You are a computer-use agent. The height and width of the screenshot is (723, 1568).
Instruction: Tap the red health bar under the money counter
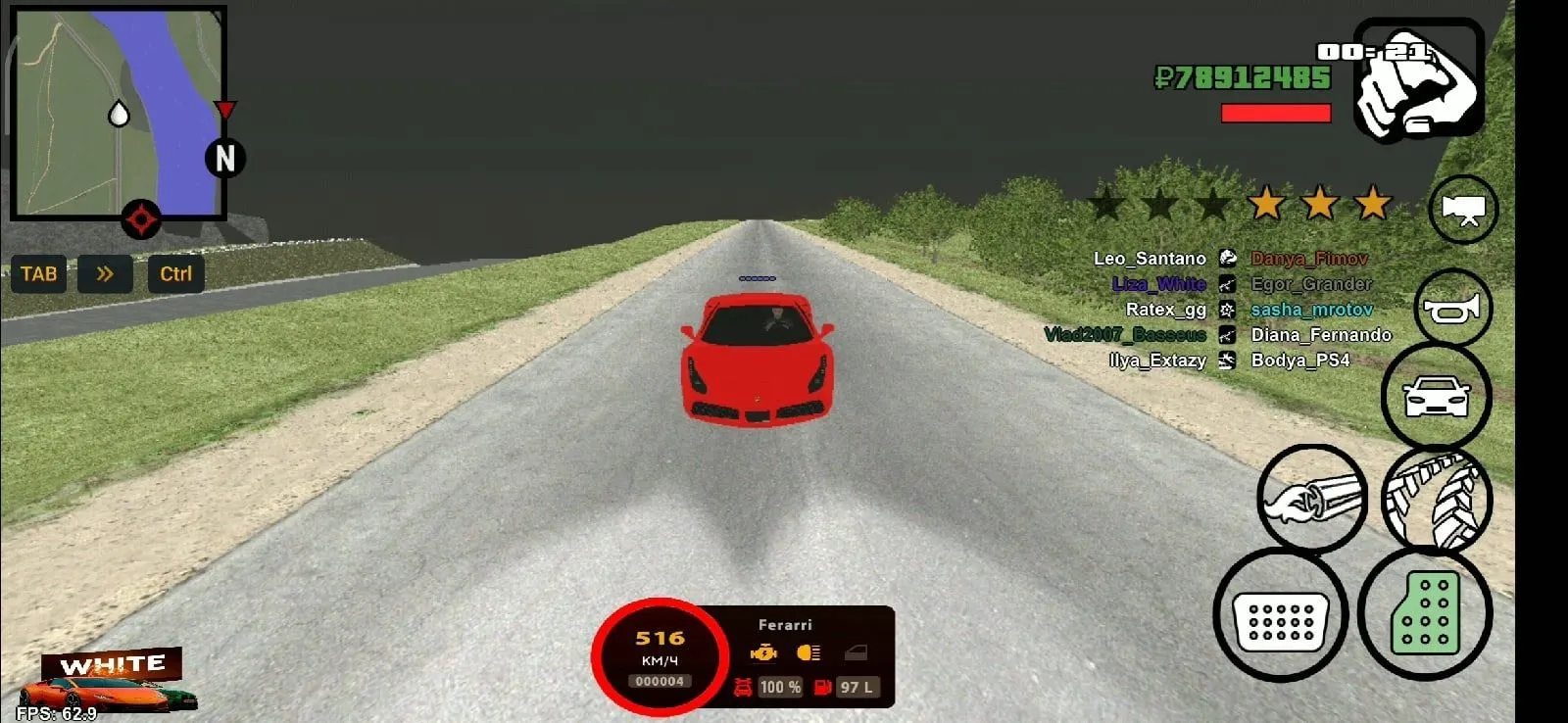[1274, 111]
